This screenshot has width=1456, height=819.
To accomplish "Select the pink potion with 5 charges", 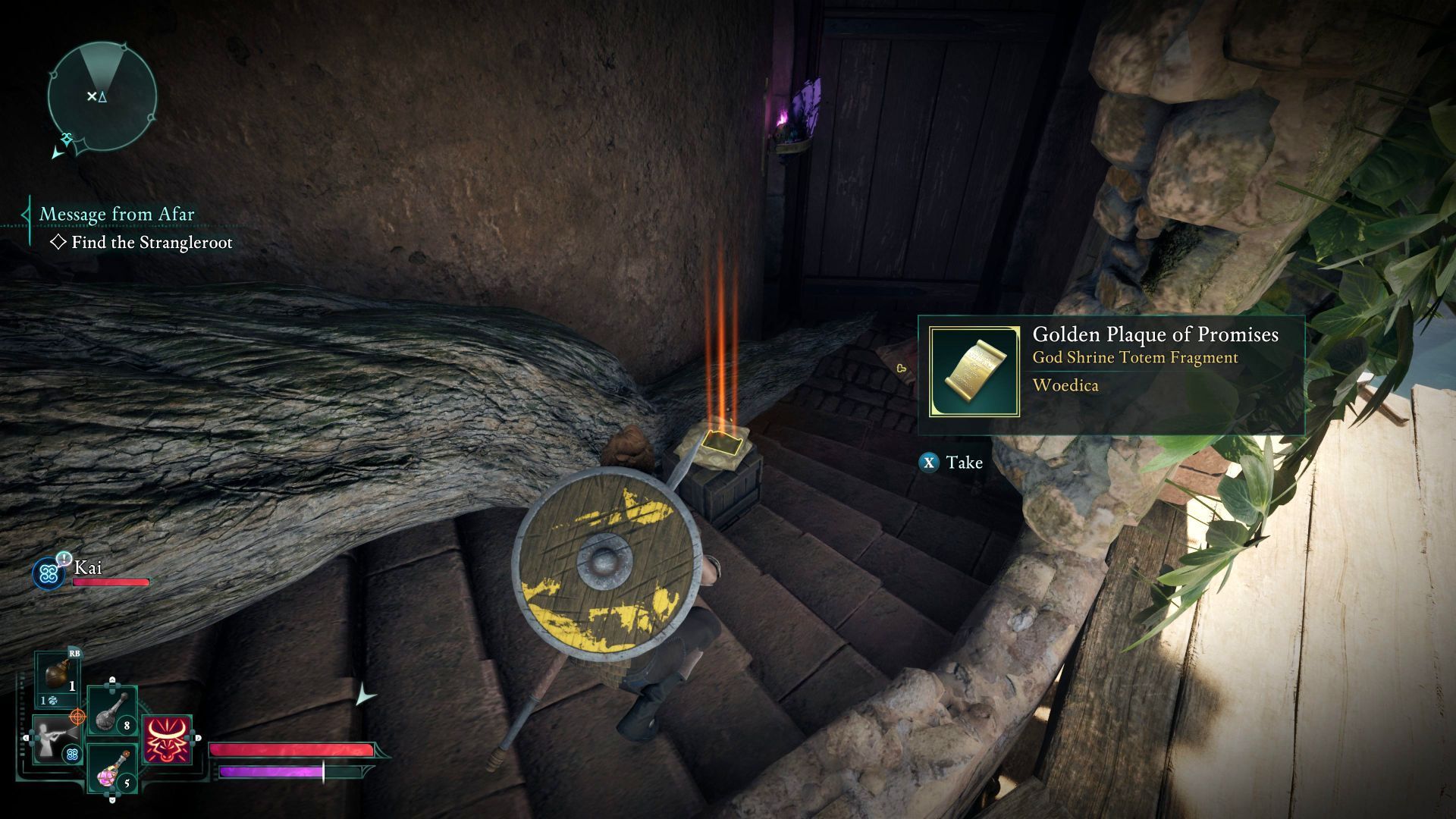I will pyautogui.click(x=111, y=768).
